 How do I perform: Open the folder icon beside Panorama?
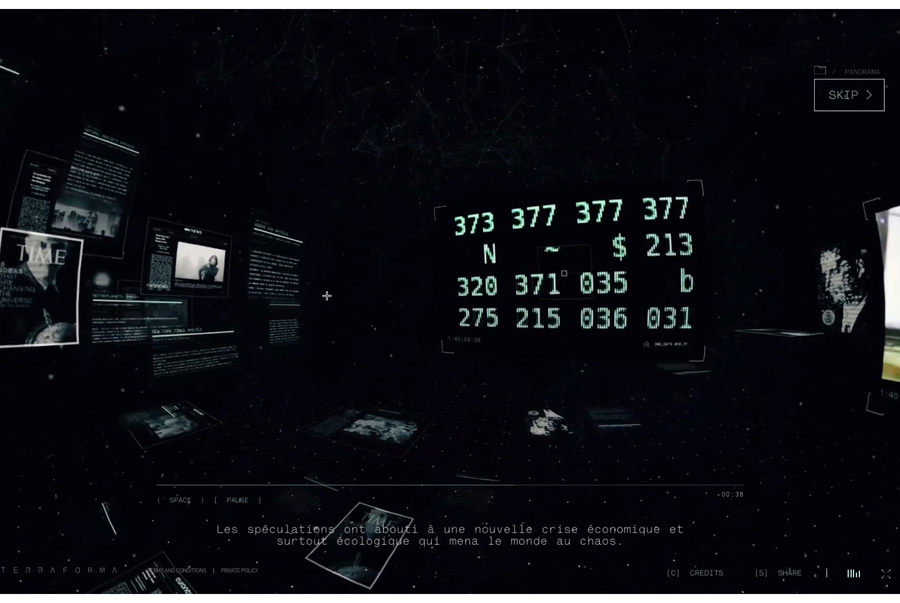[x=820, y=71]
